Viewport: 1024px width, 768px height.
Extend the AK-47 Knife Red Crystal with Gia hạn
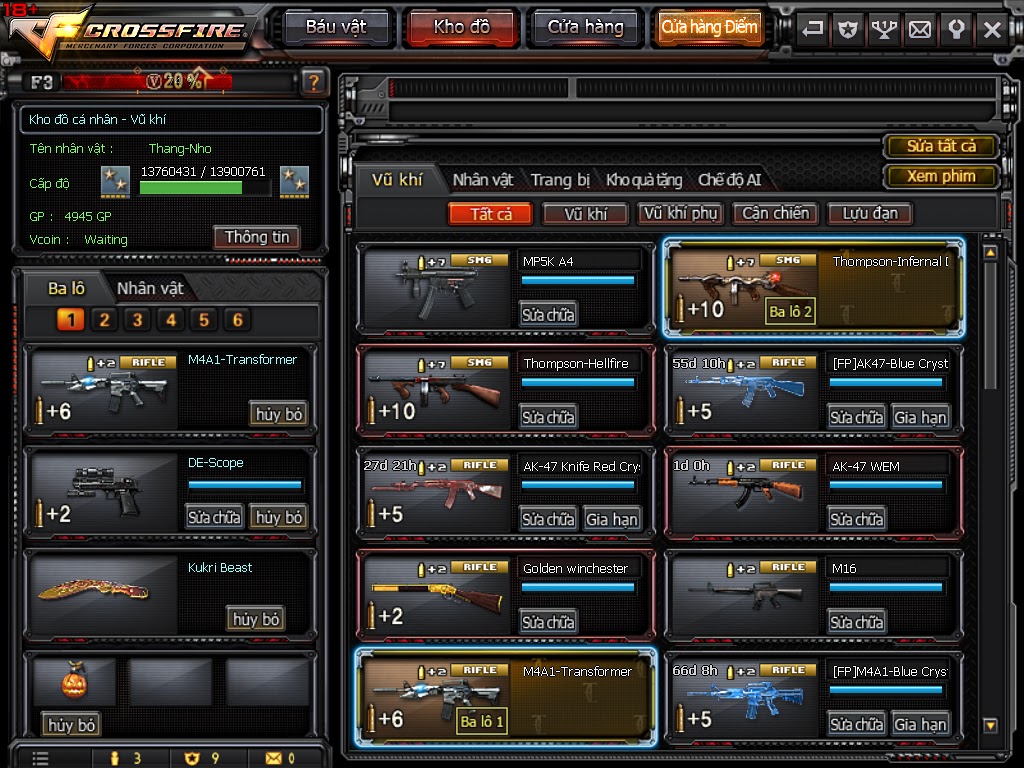click(x=612, y=519)
